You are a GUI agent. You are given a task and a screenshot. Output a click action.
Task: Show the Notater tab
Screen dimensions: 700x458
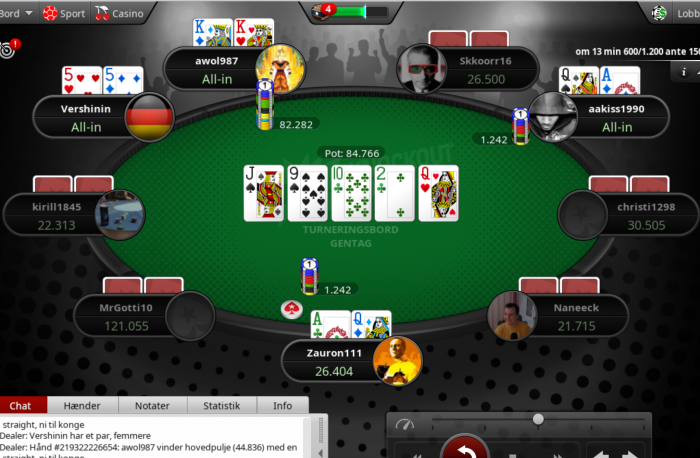[152, 405]
